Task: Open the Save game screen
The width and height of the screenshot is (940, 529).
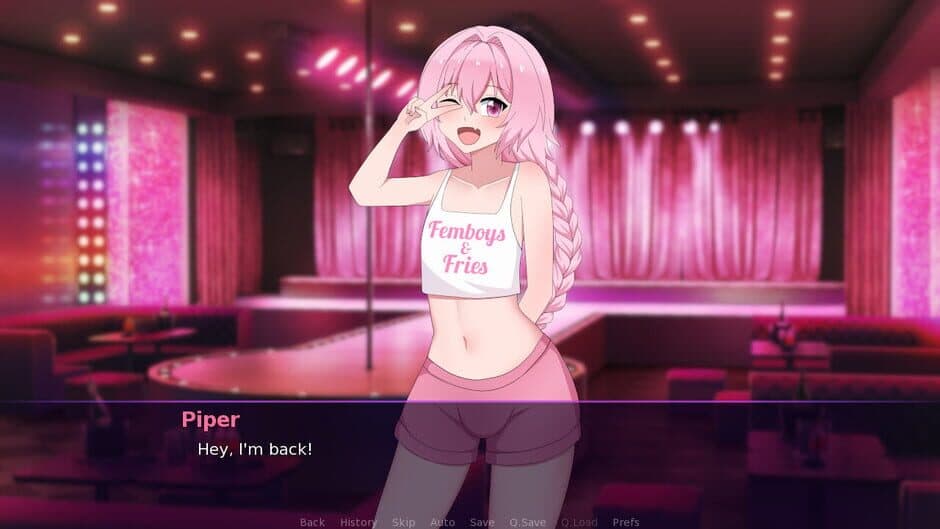Action: click(482, 522)
